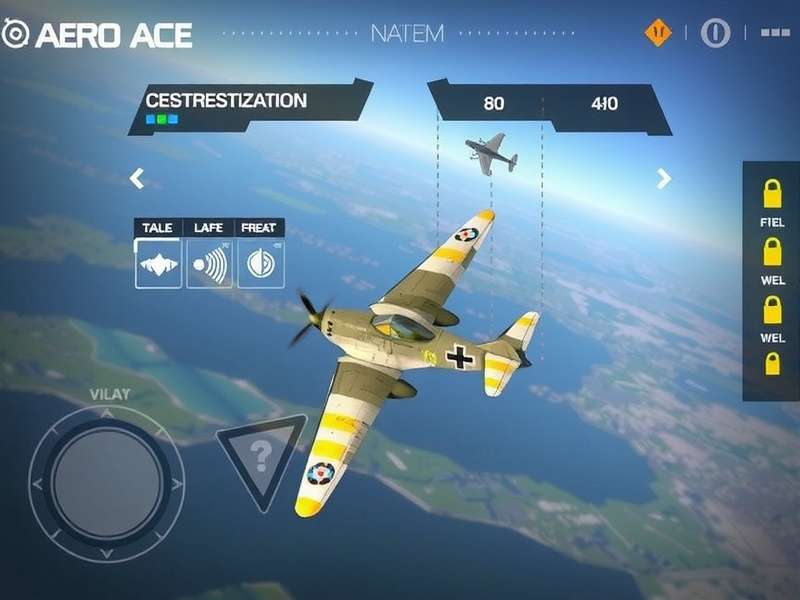Go to the previous plane with left arrow
800x600 pixels.
(x=137, y=179)
